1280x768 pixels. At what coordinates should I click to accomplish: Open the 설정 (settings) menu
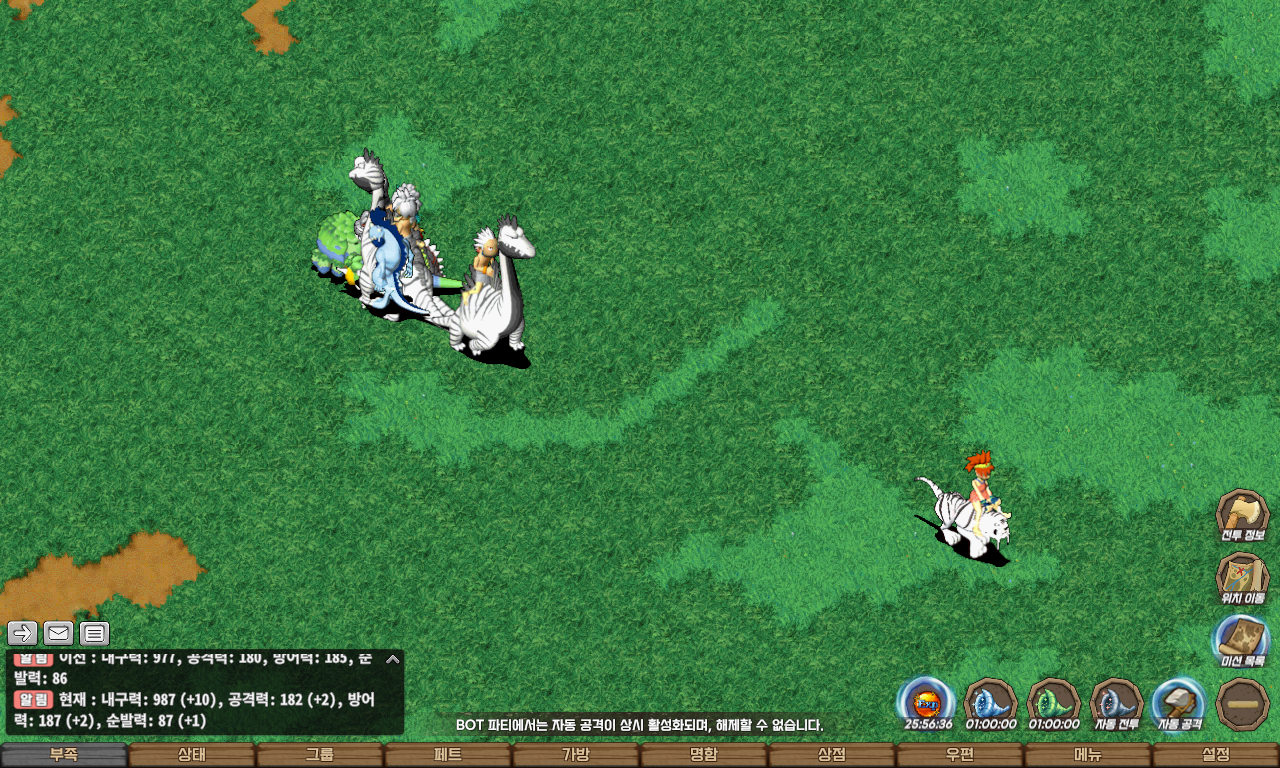[x=1216, y=755]
